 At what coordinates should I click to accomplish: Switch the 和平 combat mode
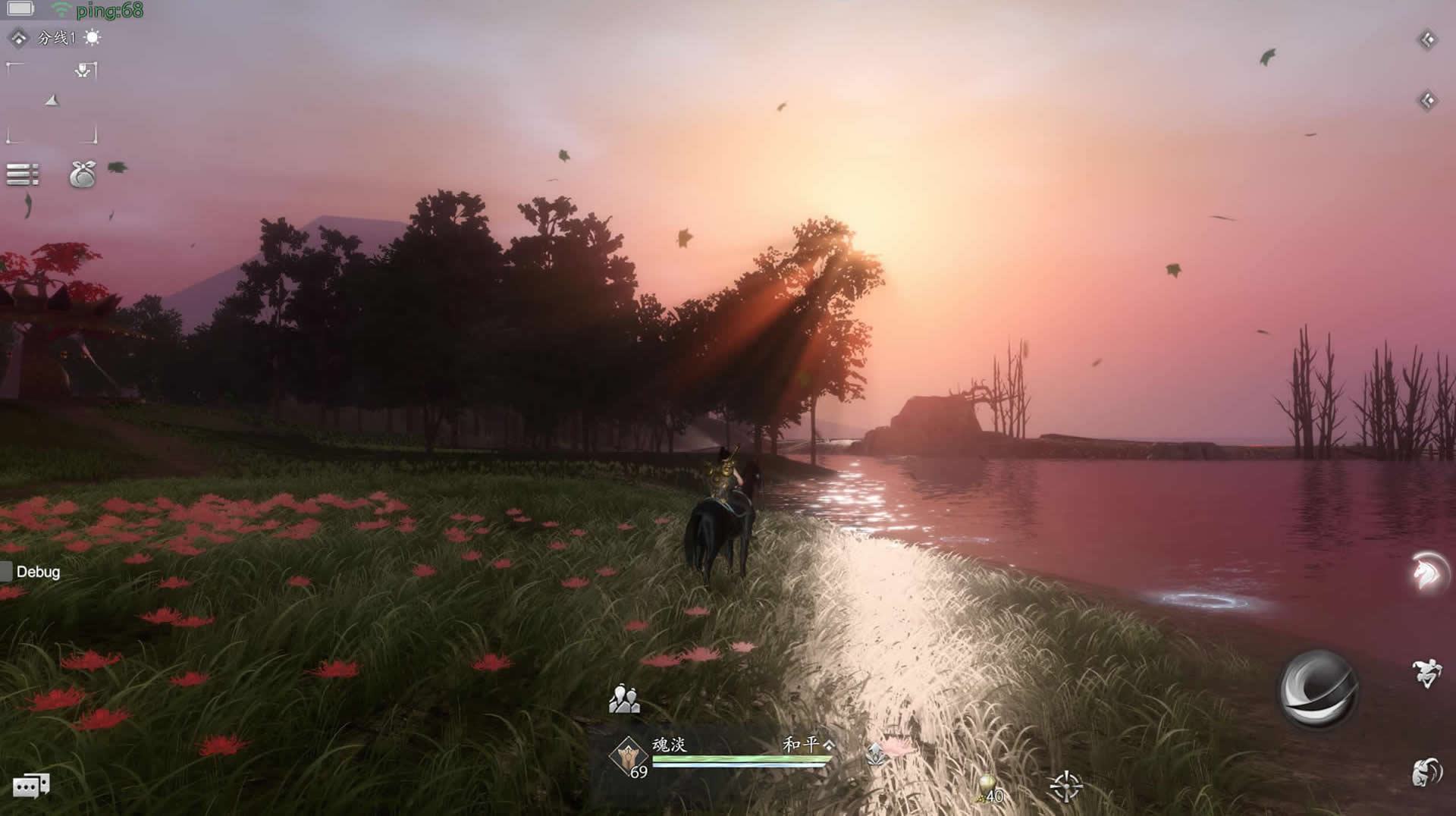[807, 745]
